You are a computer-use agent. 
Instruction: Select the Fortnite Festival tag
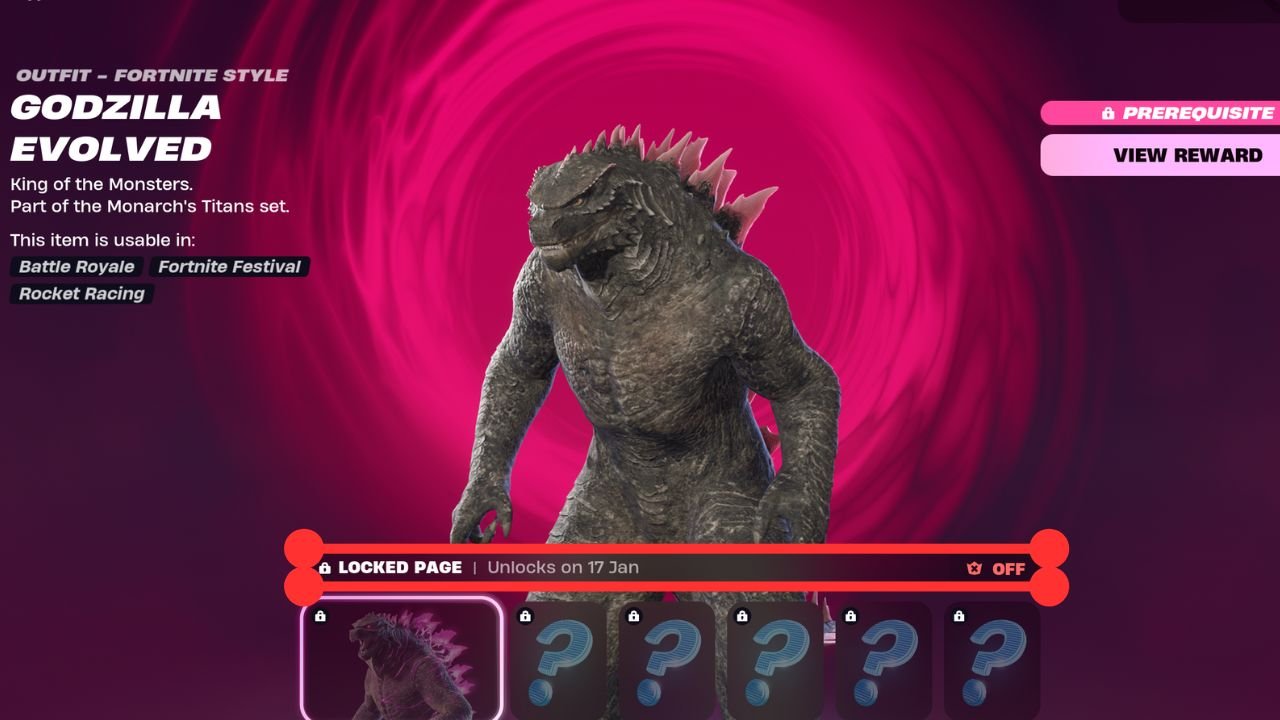click(229, 266)
